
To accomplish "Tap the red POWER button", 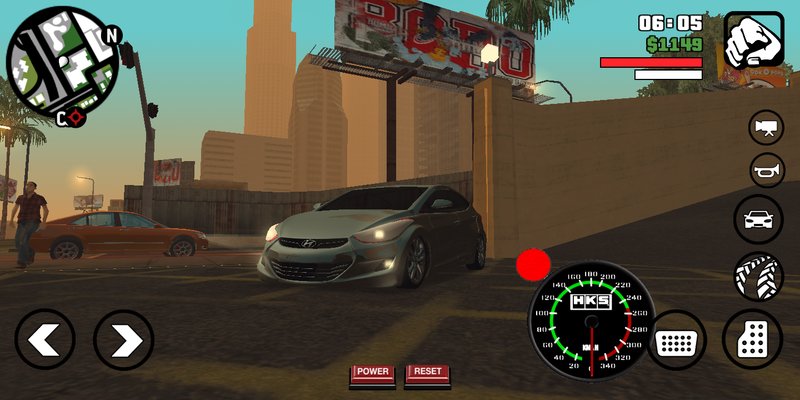I will pyautogui.click(x=372, y=373).
